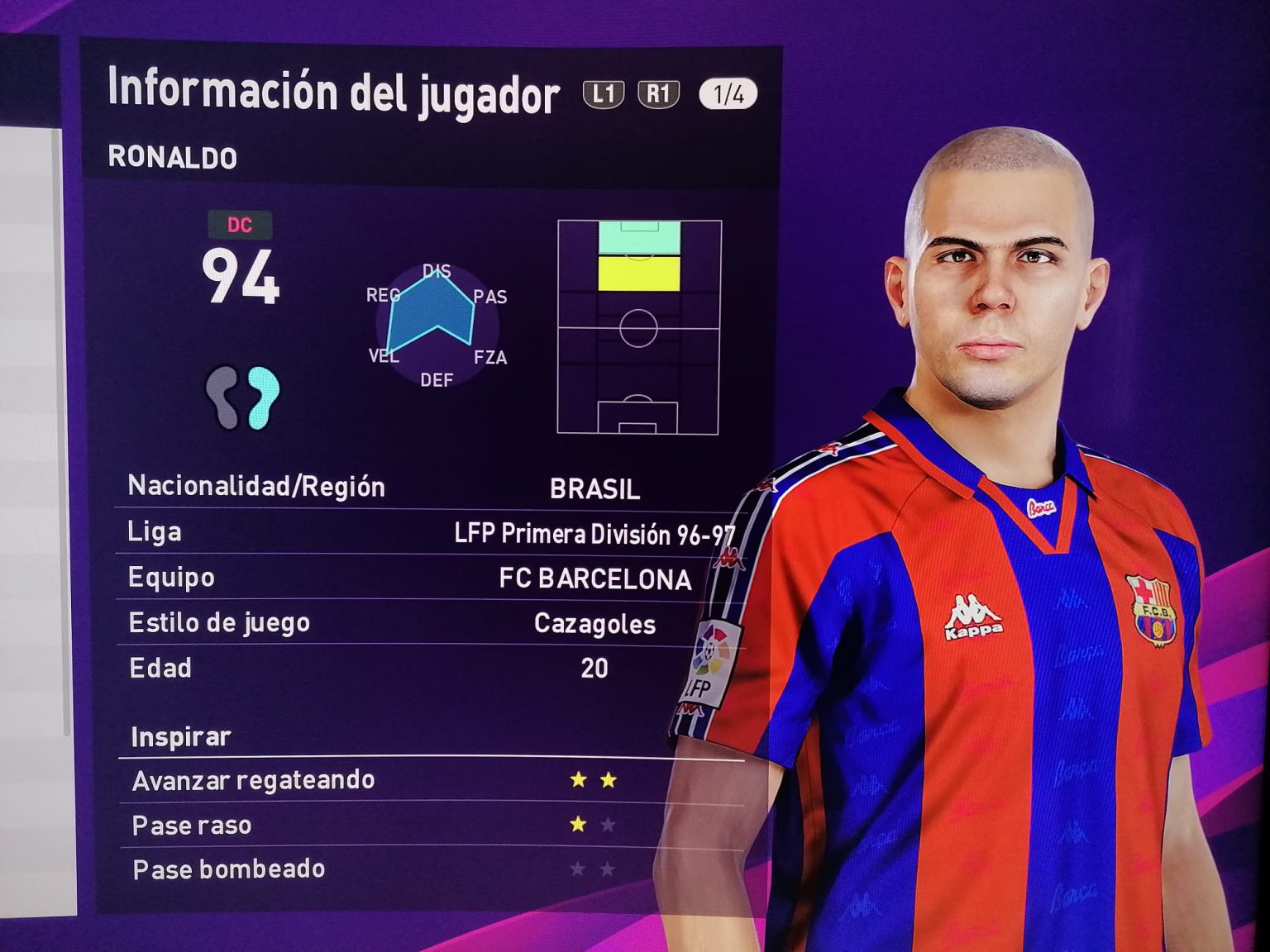This screenshot has width=1270, height=952.
Task: Click the player attributes radar chart
Action: tap(436, 325)
